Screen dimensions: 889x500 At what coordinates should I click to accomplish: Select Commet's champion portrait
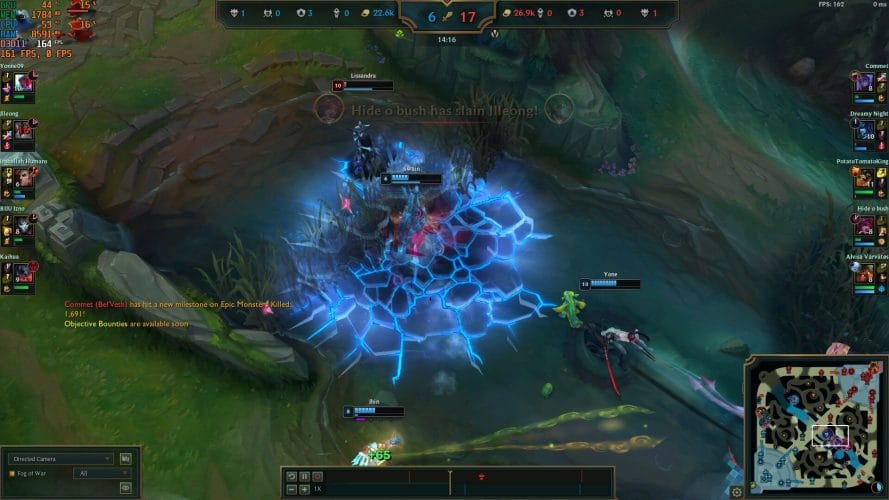click(864, 84)
